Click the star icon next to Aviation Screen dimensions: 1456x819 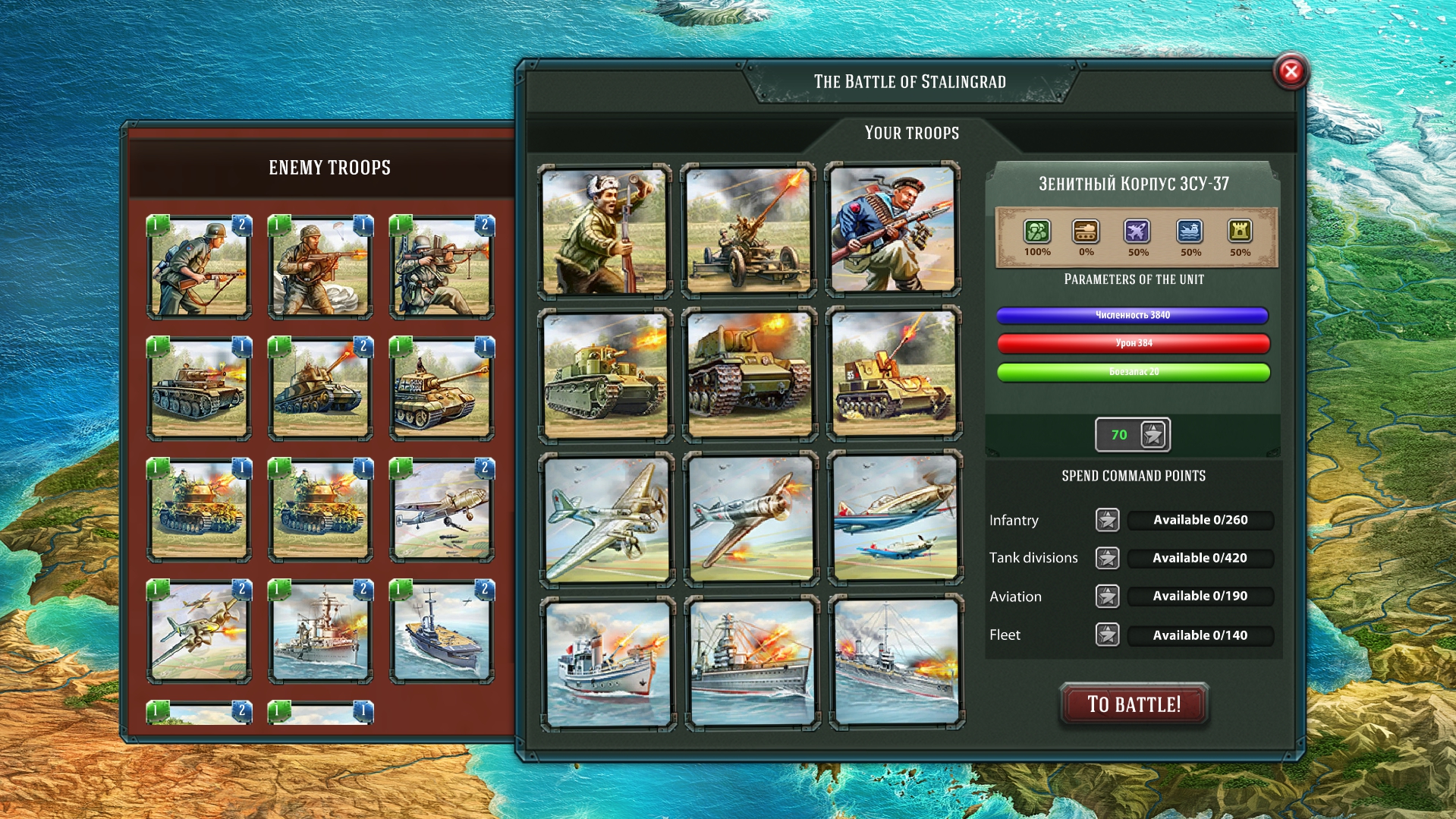(1108, 597)
